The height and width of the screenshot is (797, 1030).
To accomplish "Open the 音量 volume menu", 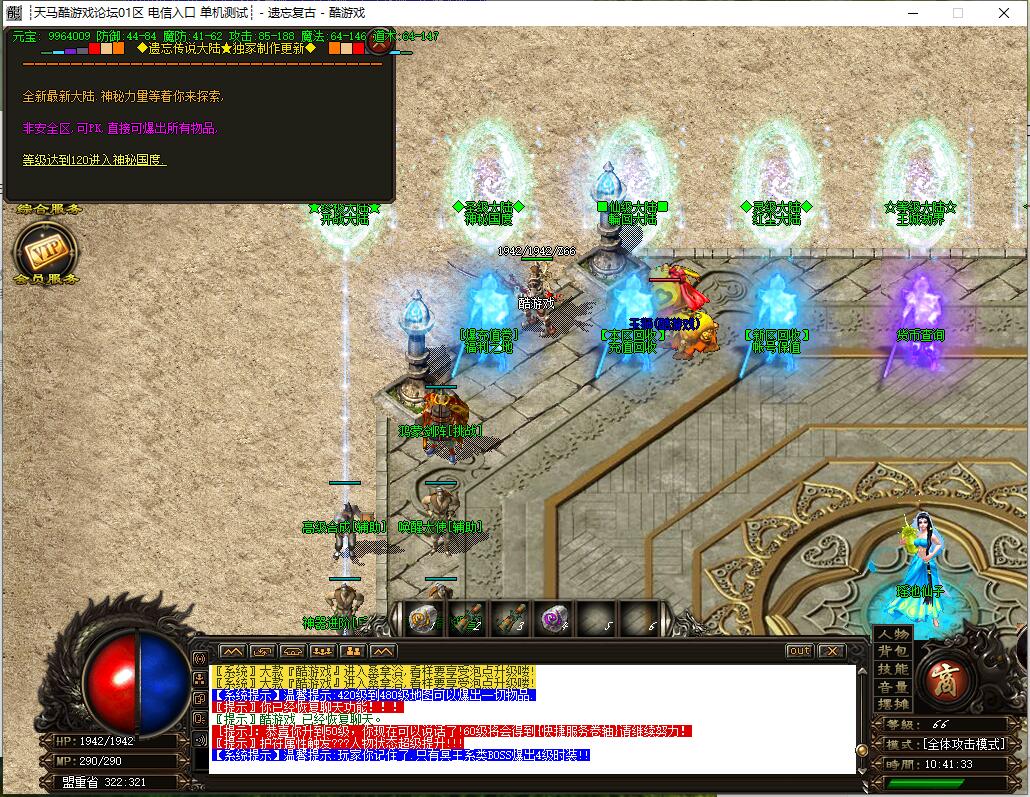I will tap(893, 687).
